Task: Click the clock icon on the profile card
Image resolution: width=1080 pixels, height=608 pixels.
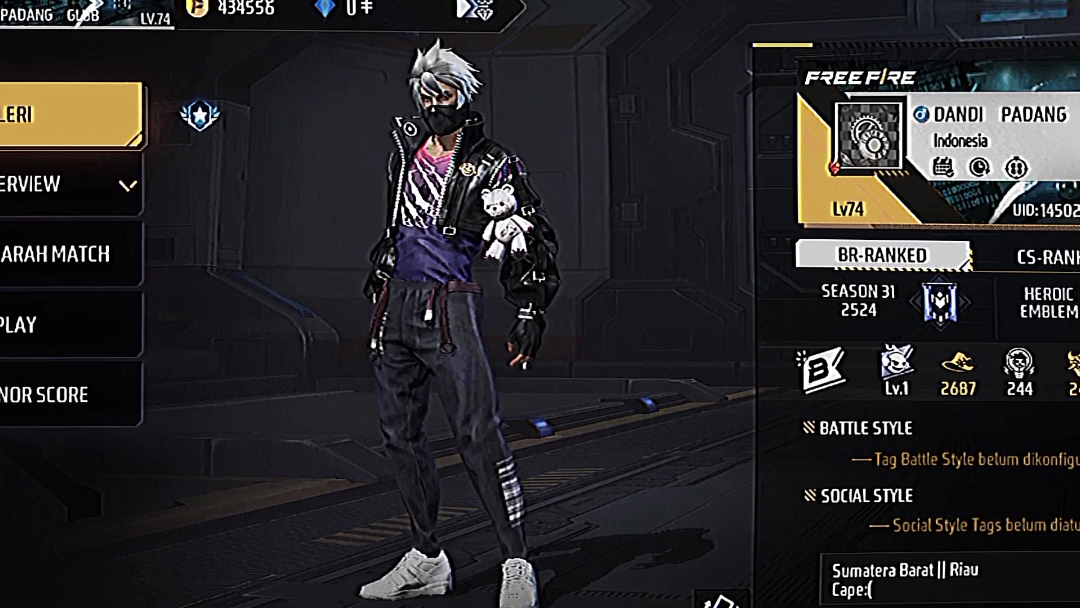Action: 980,167
